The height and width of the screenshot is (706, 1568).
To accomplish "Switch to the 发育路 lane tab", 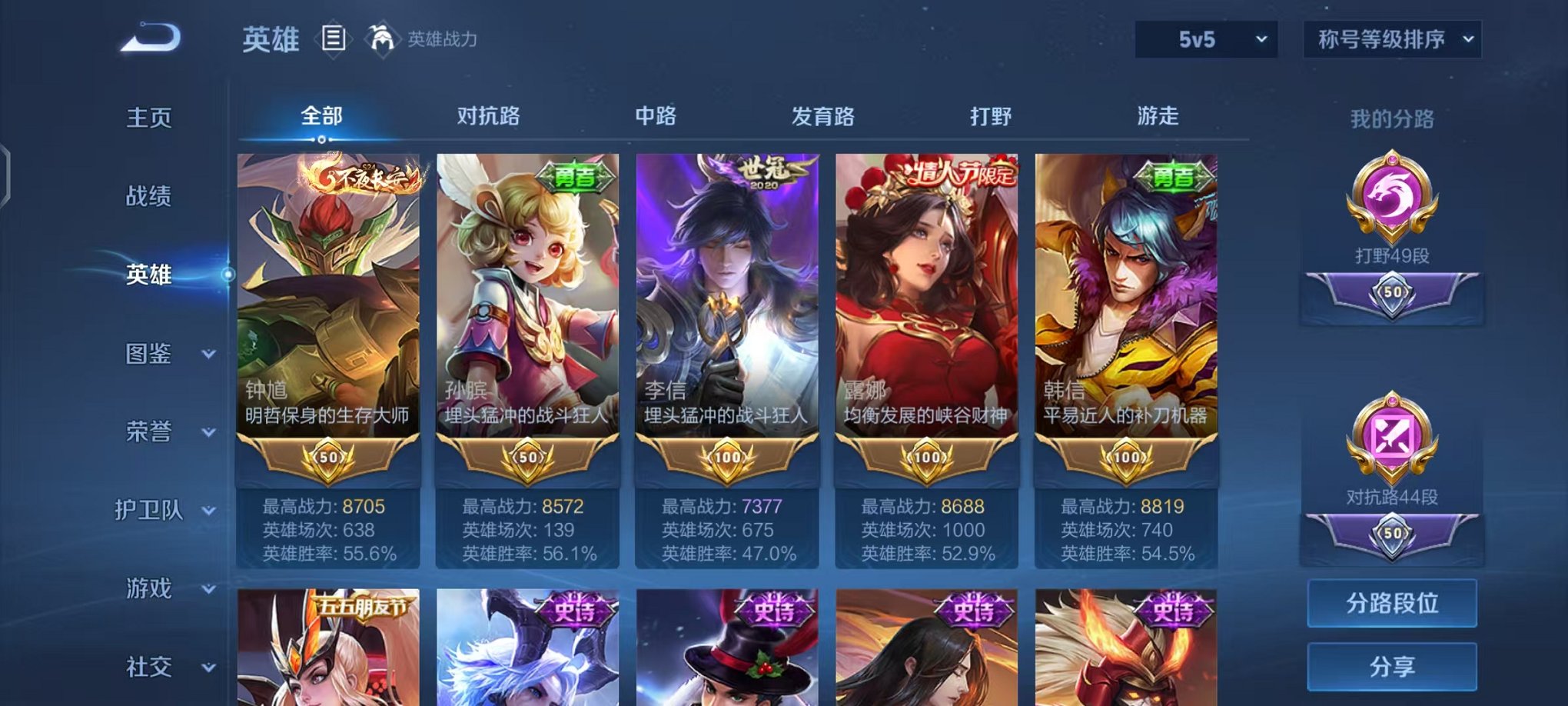I will click(x=823, y=115).
